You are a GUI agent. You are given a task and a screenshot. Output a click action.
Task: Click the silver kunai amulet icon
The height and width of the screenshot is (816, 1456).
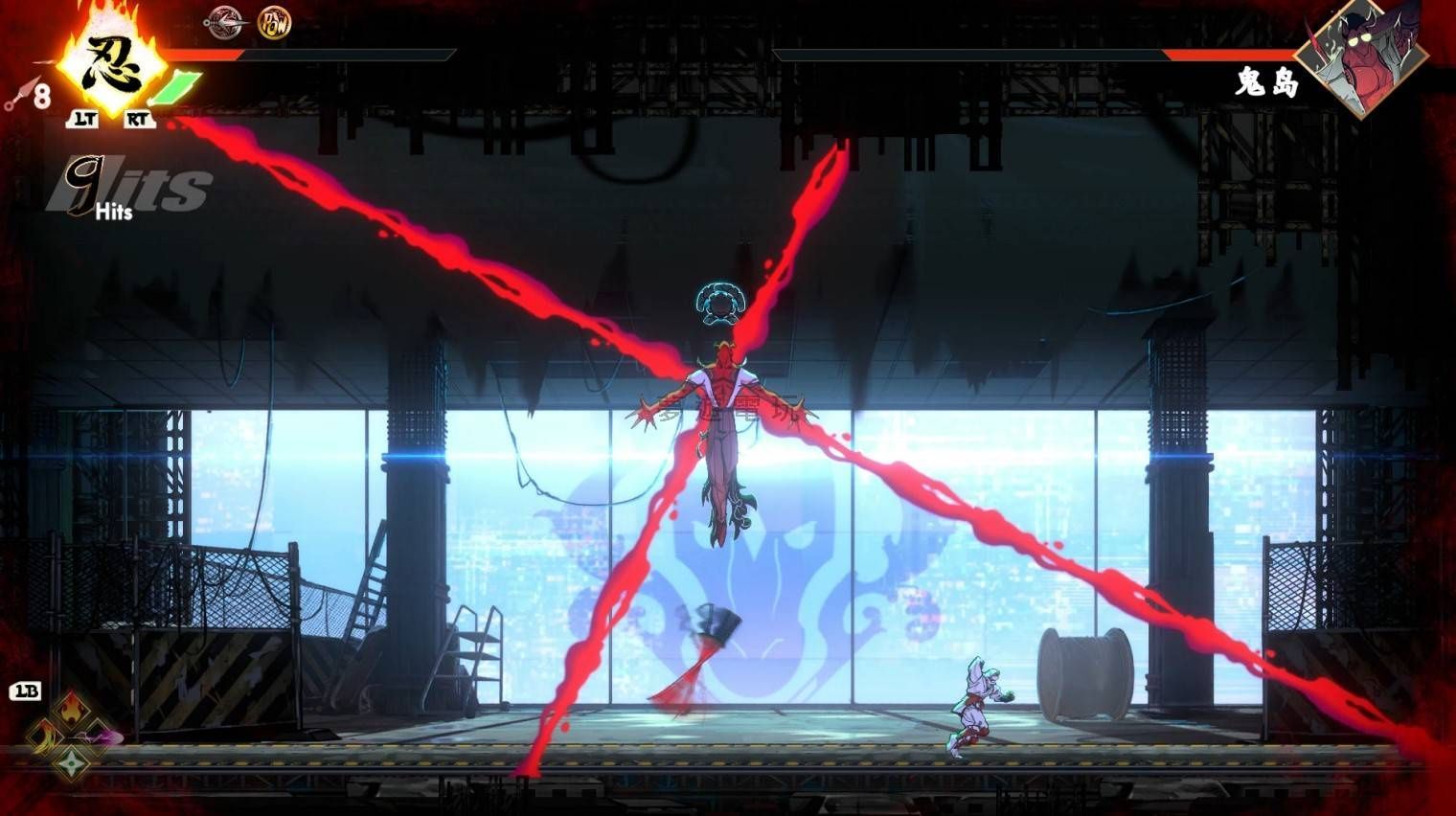pyautogui.click(x=226, y=22)
